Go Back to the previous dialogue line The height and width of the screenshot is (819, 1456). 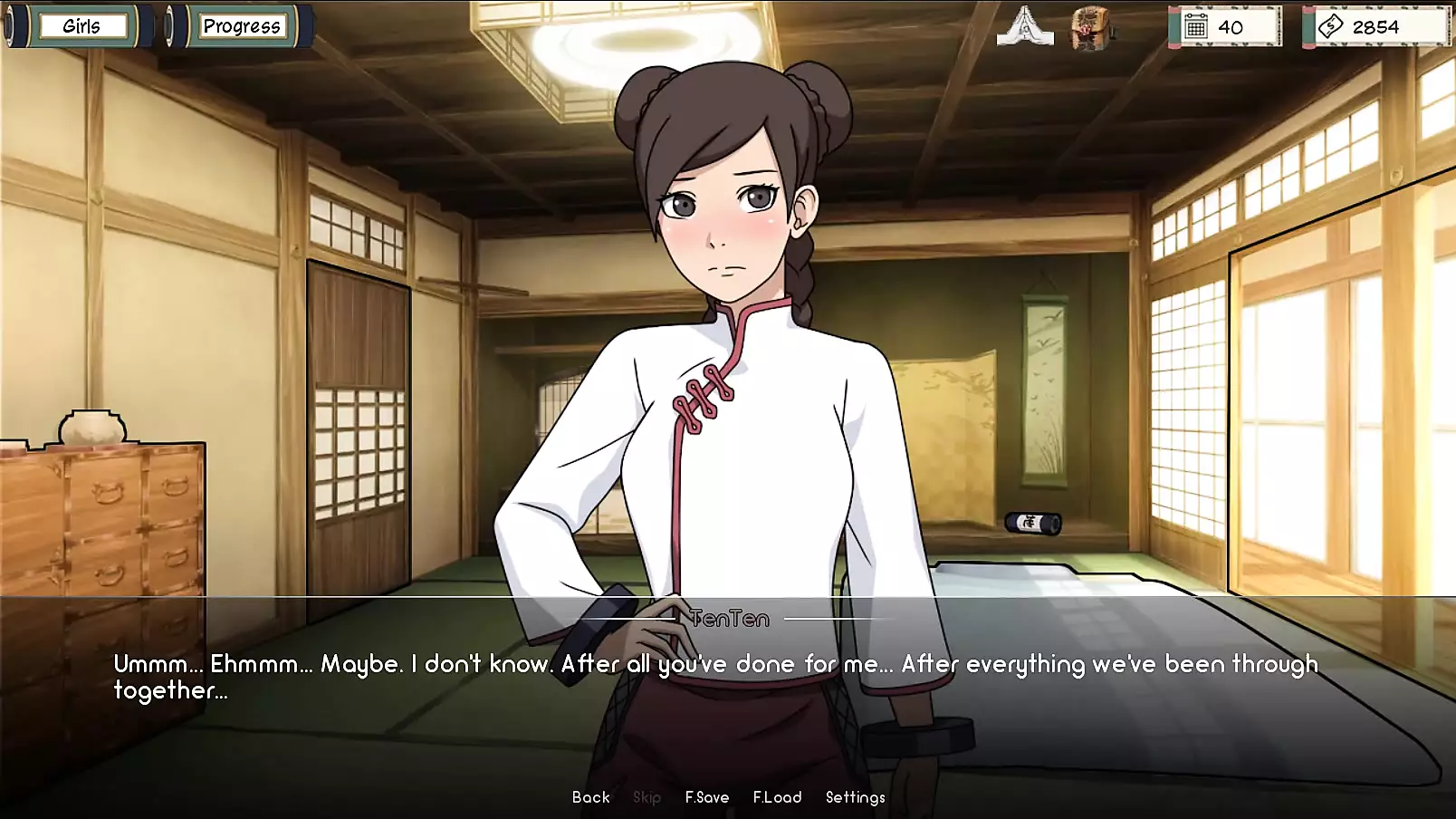click(590, 797)
